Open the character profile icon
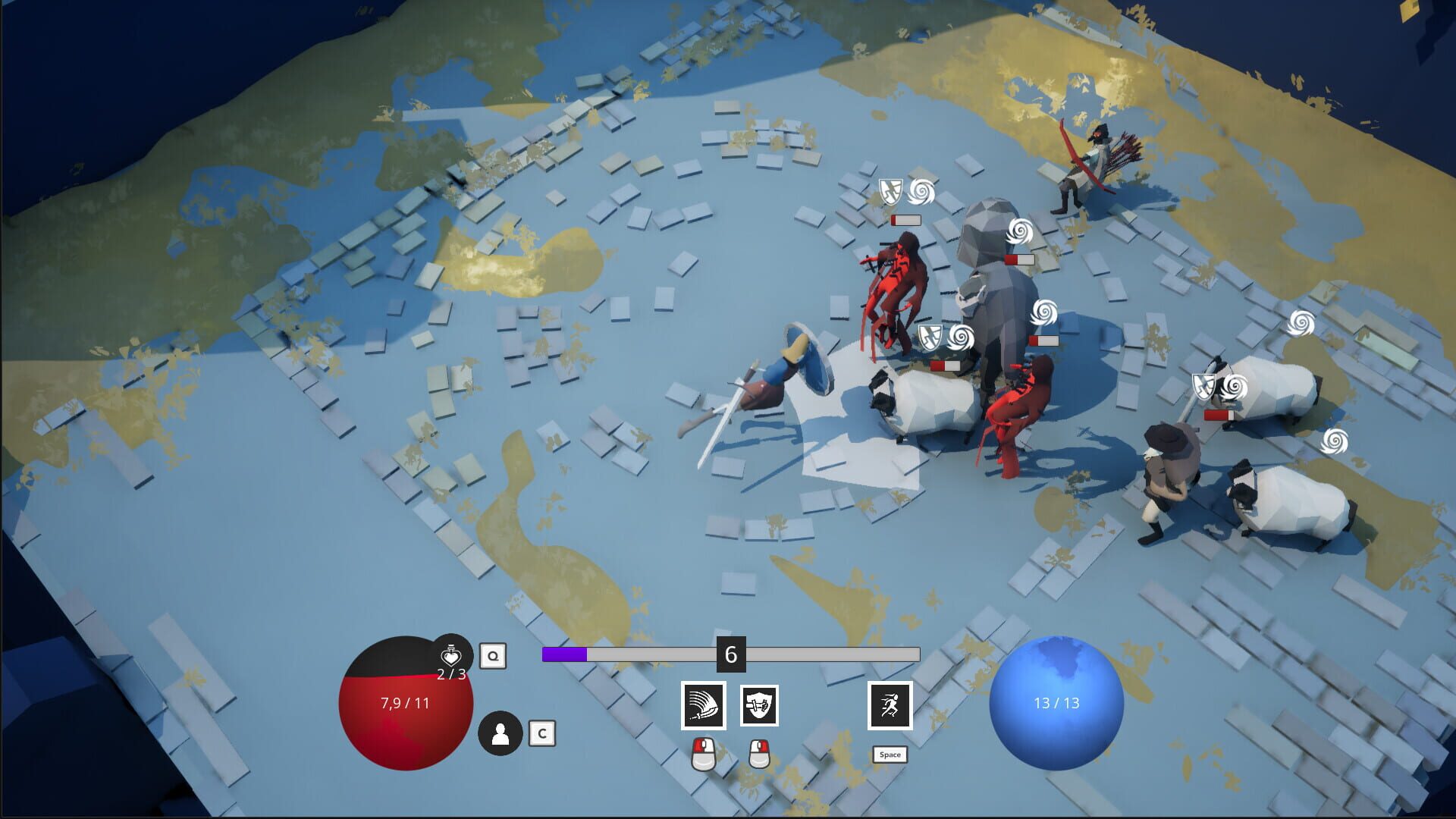This screenshot has width=1456, height=819. [500, 733]
